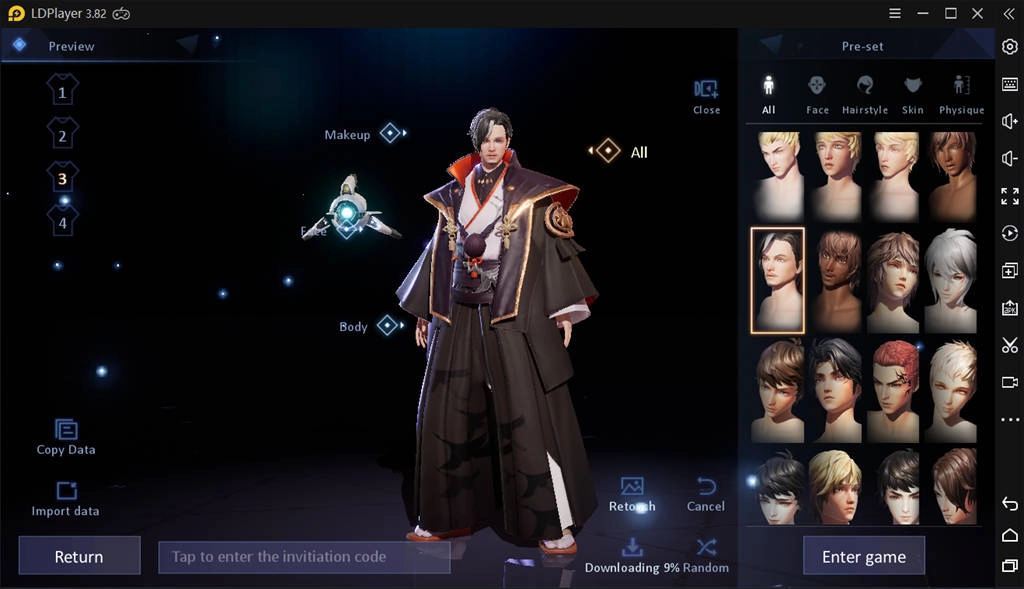Screen dimensions: 1024x589
Task: Choose outfit preview number 4
Action: [x=62, y=222]
